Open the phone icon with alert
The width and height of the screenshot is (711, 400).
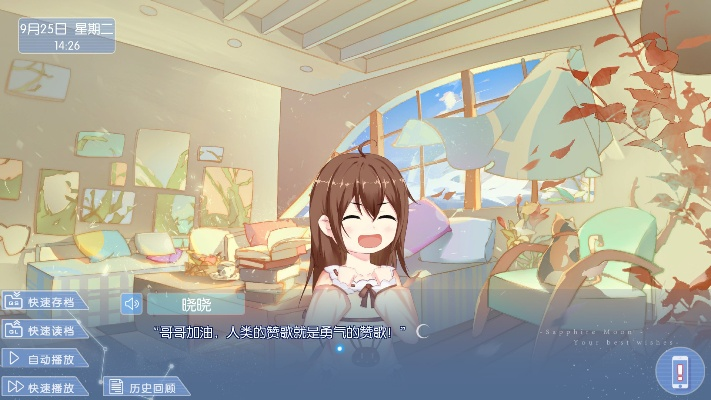680,371
